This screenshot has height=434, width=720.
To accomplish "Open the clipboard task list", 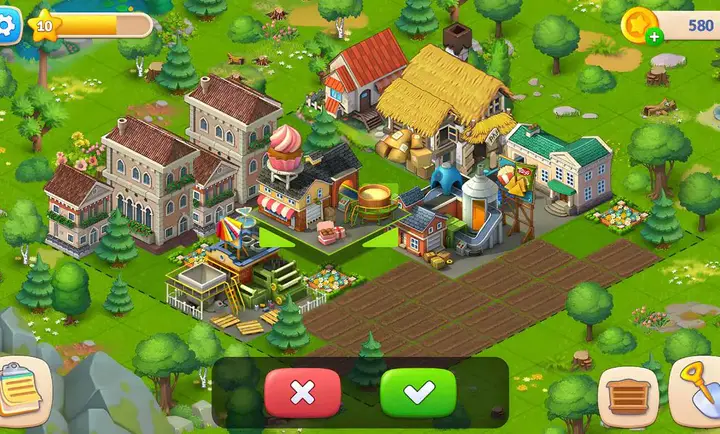I will 18,382.
